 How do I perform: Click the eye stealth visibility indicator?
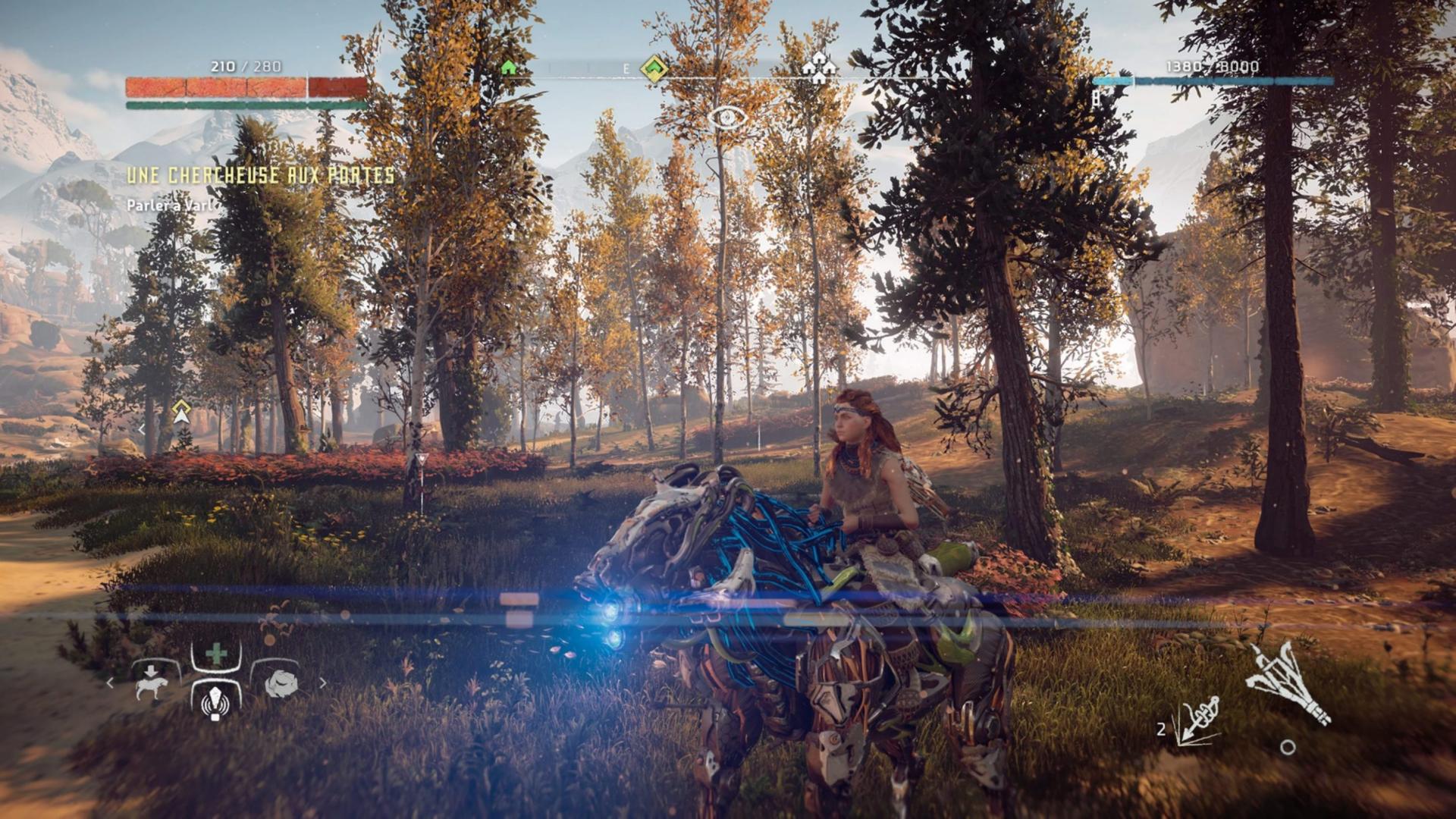727,118
